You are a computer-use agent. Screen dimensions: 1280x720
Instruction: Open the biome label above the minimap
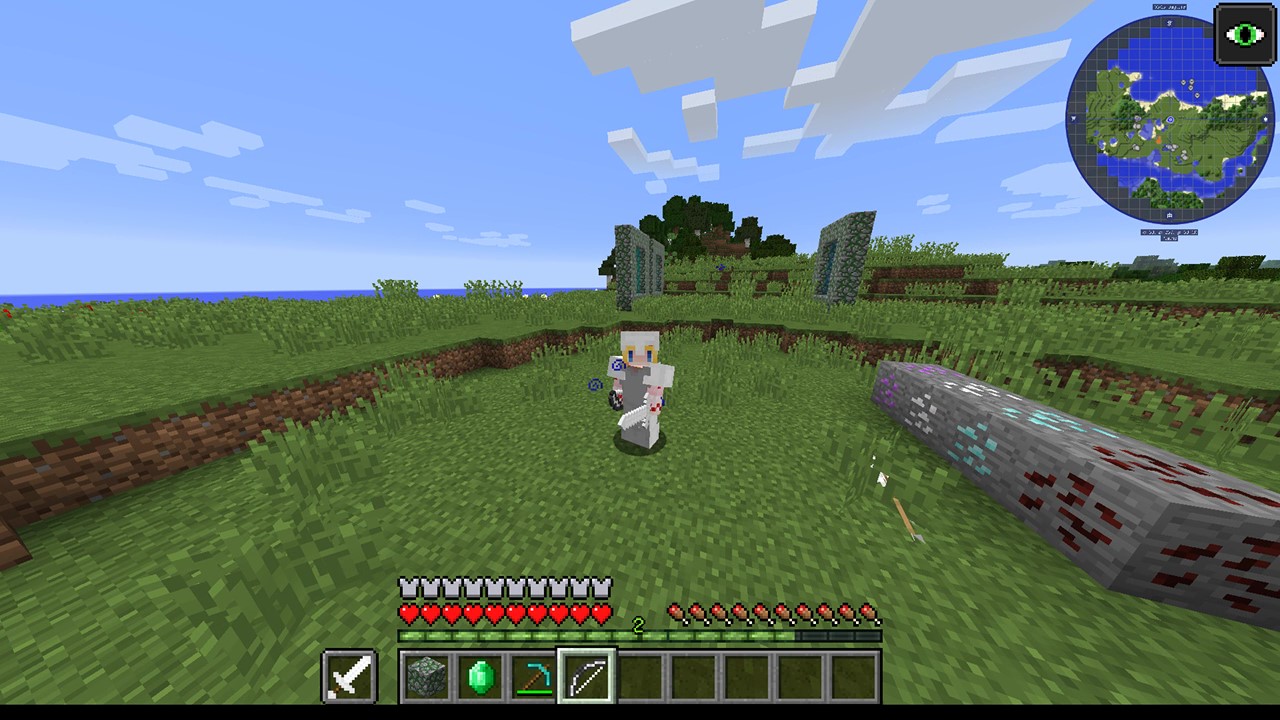click(x=1172, y=6)
